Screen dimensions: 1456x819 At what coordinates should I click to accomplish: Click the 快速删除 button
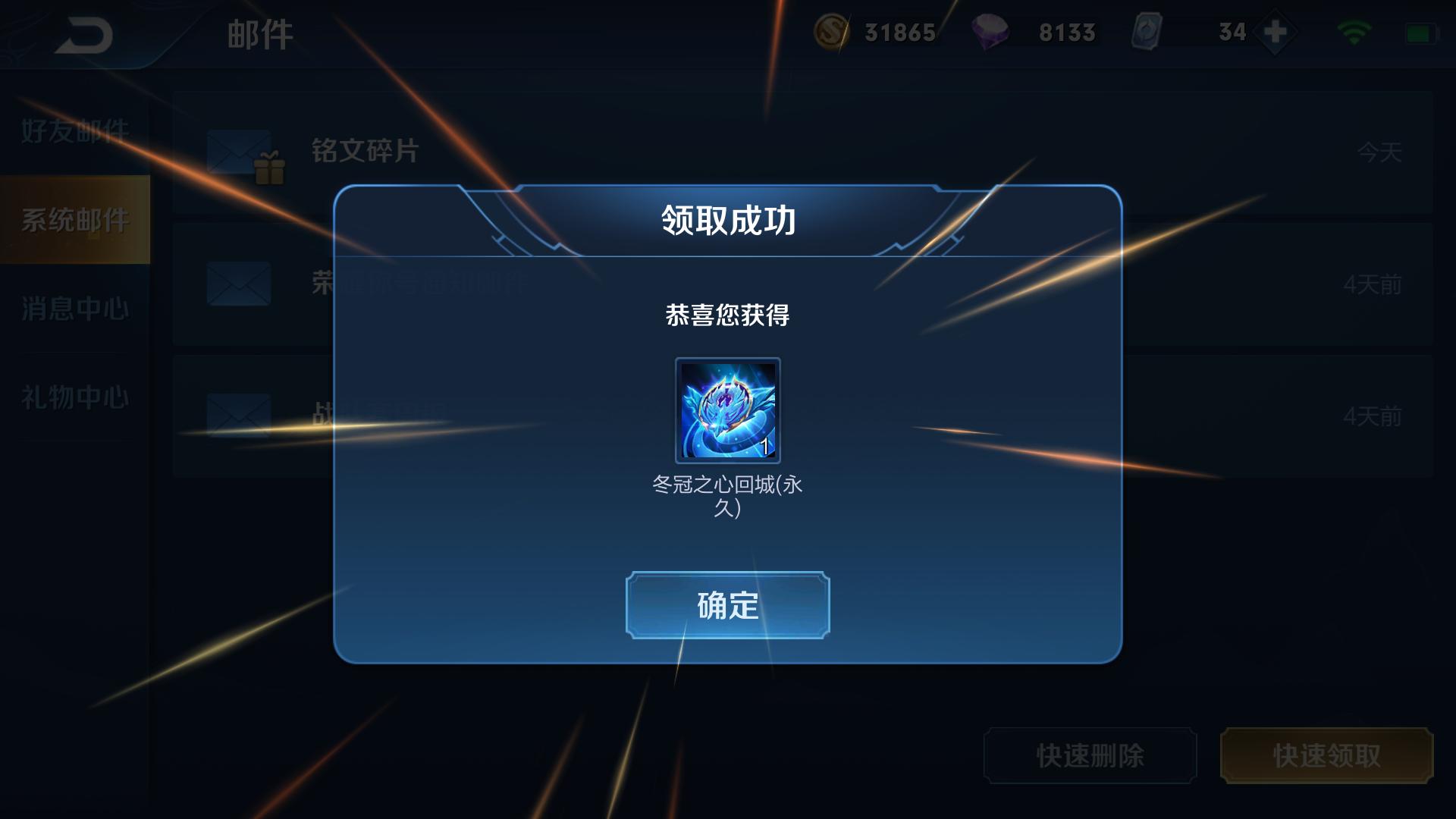coord(1090,756)
